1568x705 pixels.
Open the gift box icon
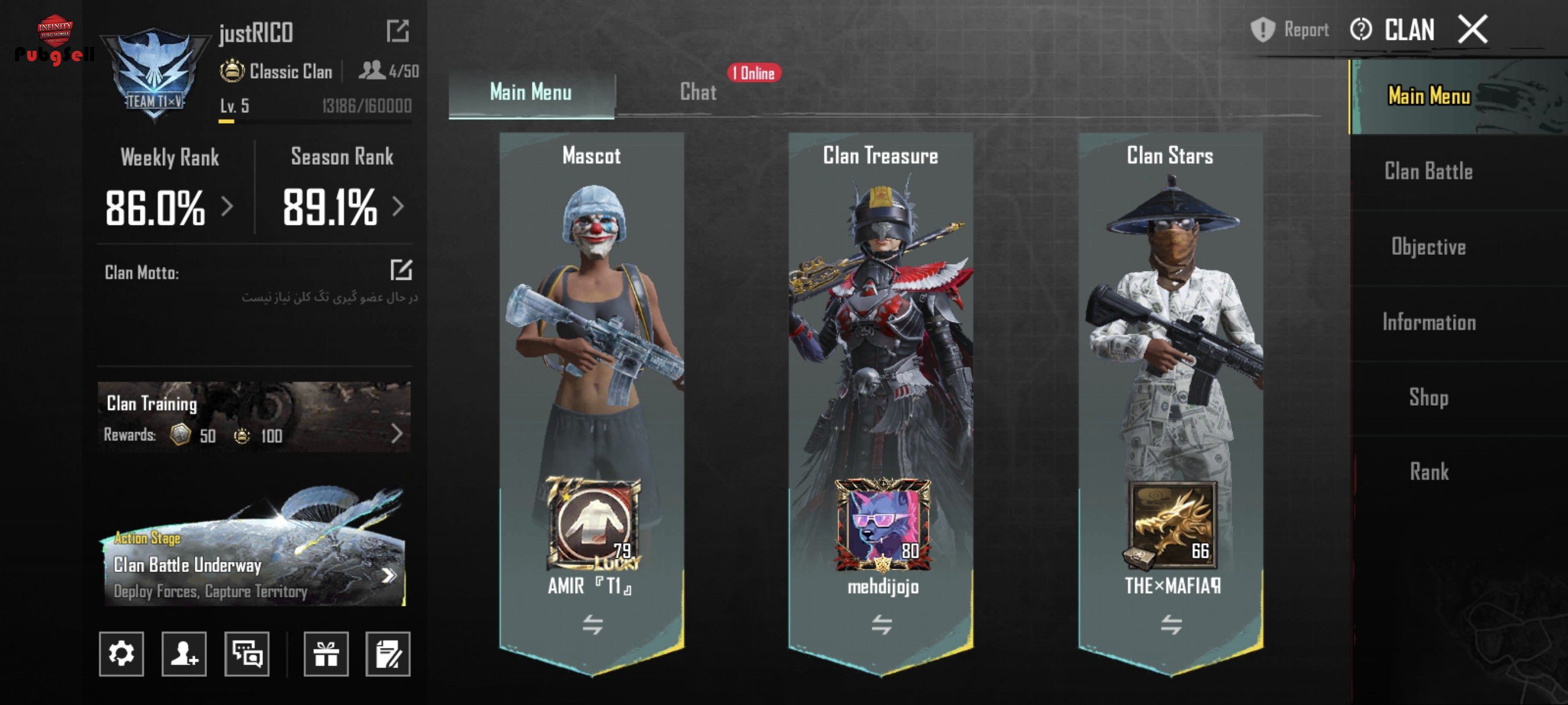[326, 654]
